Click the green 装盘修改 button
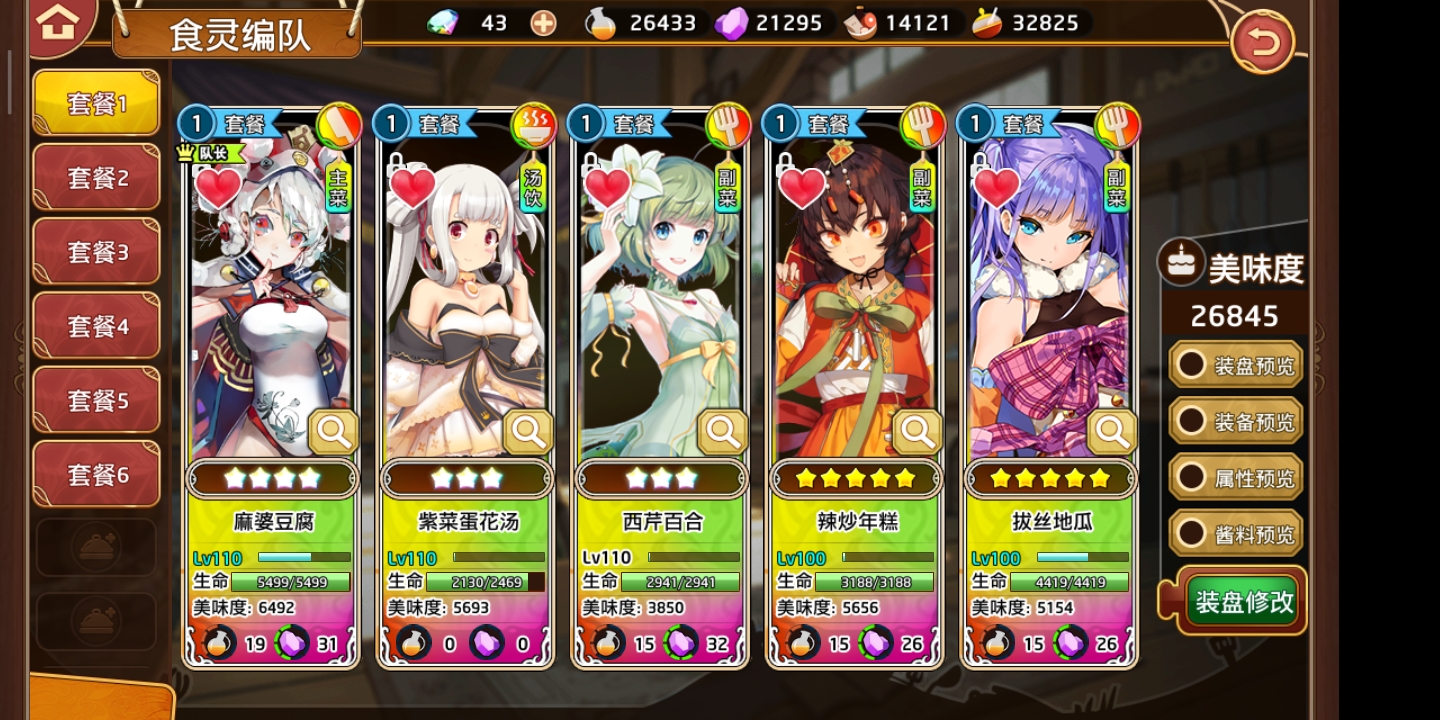Screen dimensions: 1440x720 (1244, 601)
